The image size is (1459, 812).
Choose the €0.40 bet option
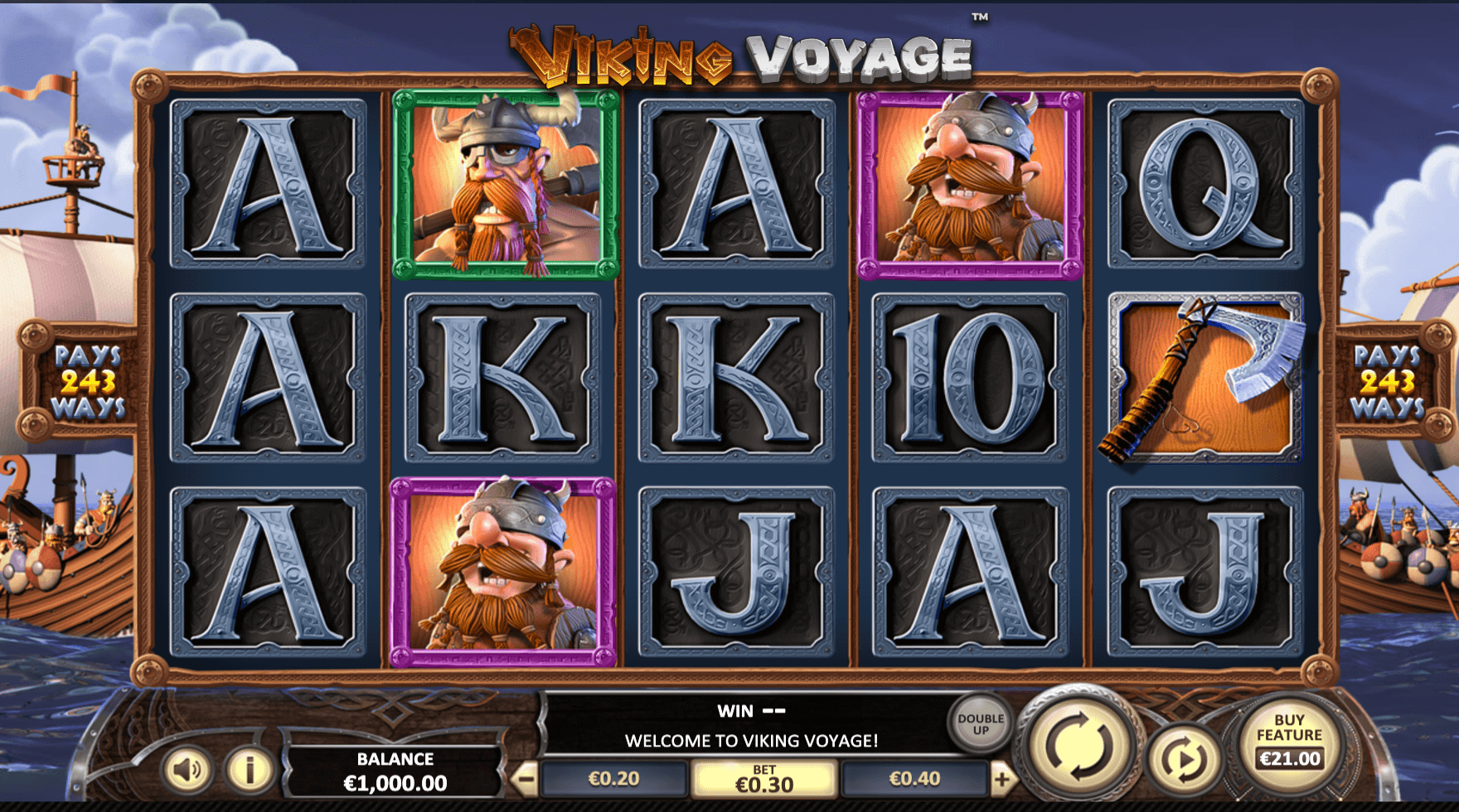[914, 779]
